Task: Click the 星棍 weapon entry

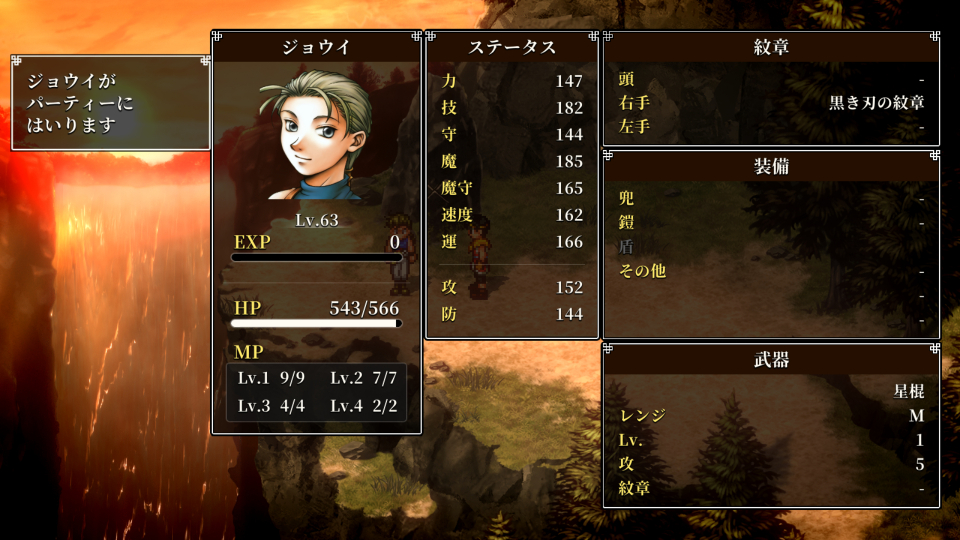Action: [x=771, y=391]
